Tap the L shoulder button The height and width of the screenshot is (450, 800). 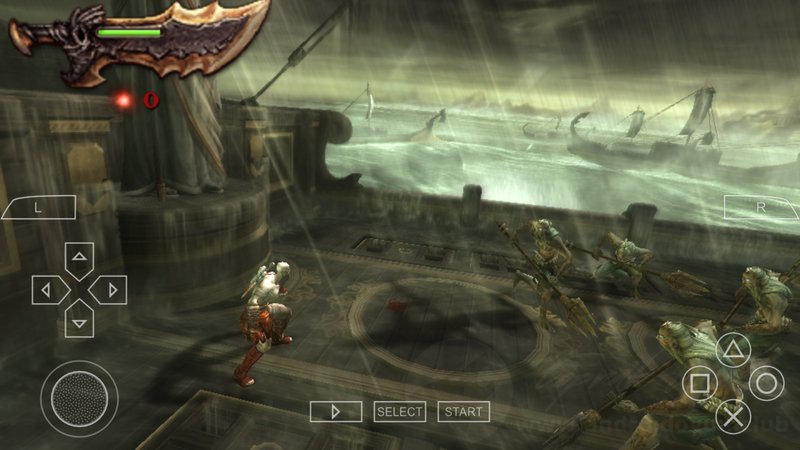39,208
